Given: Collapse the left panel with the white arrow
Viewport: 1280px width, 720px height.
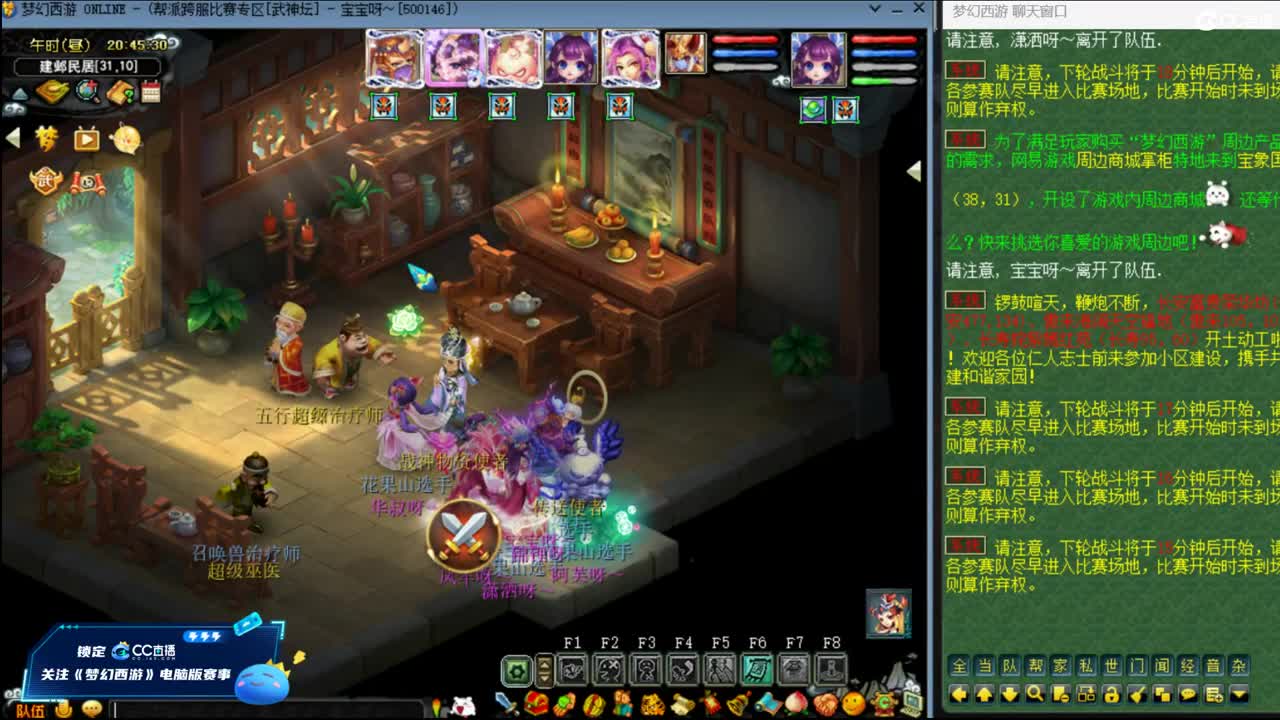Looking at the screenshot, I should coord(12,136).
